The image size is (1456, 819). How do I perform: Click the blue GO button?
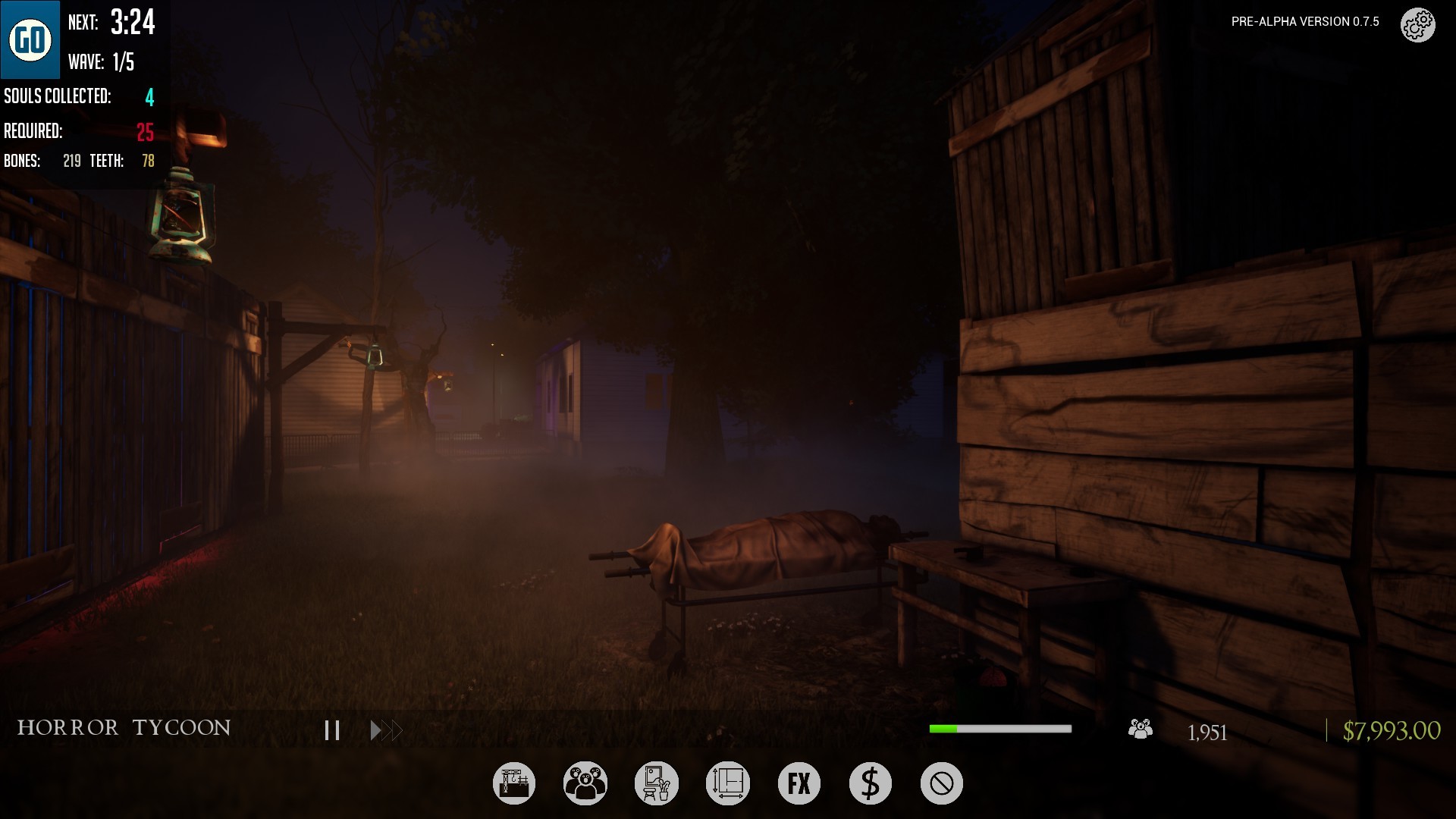[30, 39]
